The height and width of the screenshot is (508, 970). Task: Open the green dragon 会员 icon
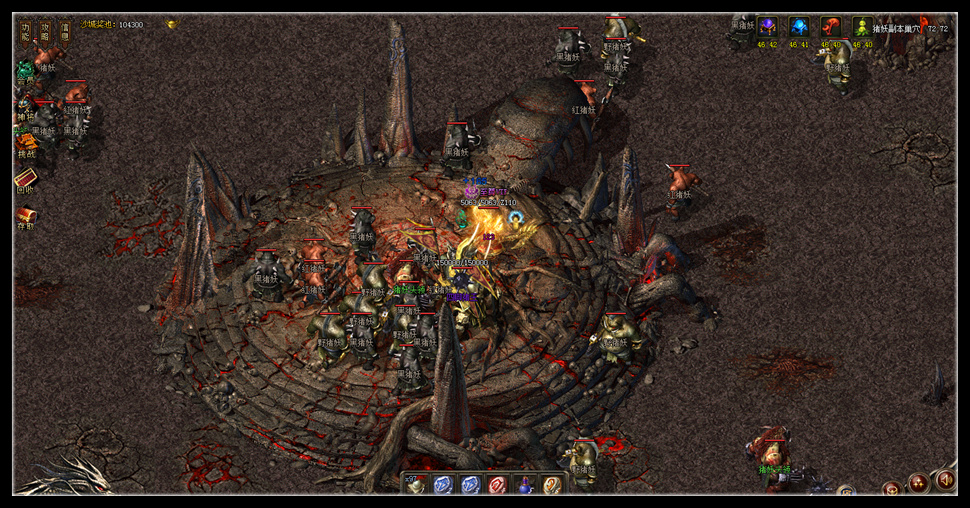[25, 72]
